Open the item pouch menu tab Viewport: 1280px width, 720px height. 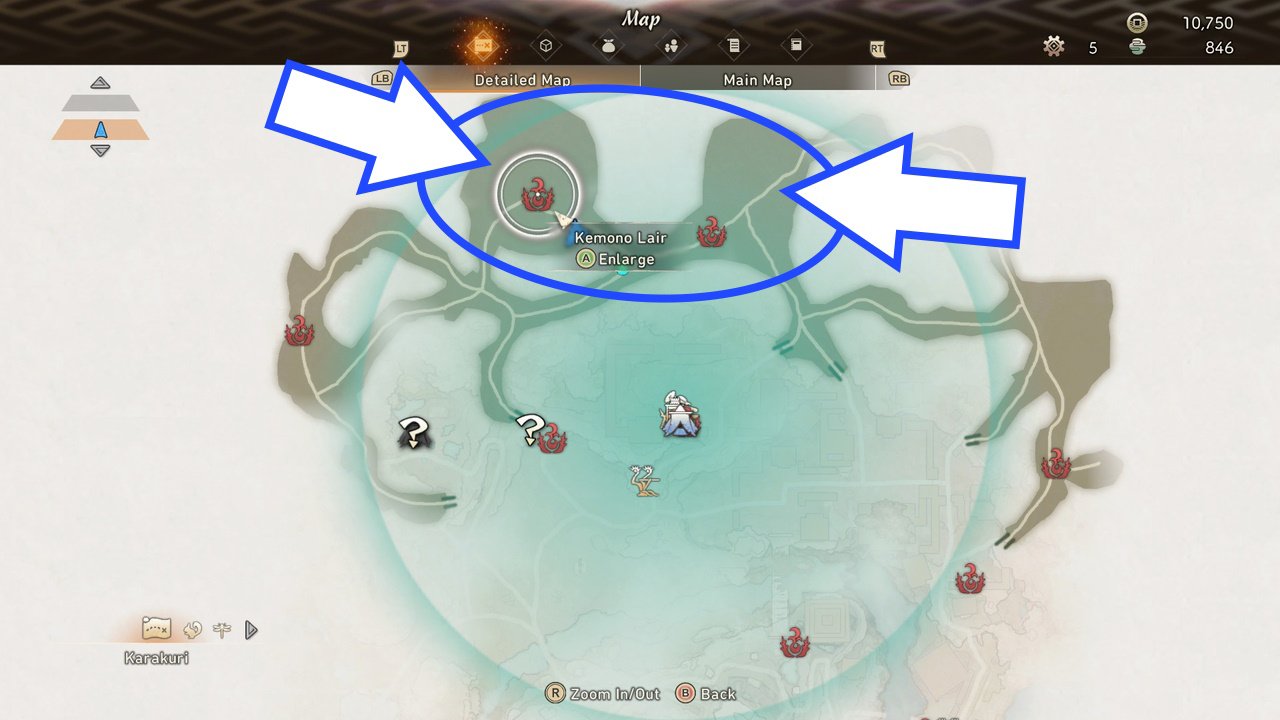608,45
